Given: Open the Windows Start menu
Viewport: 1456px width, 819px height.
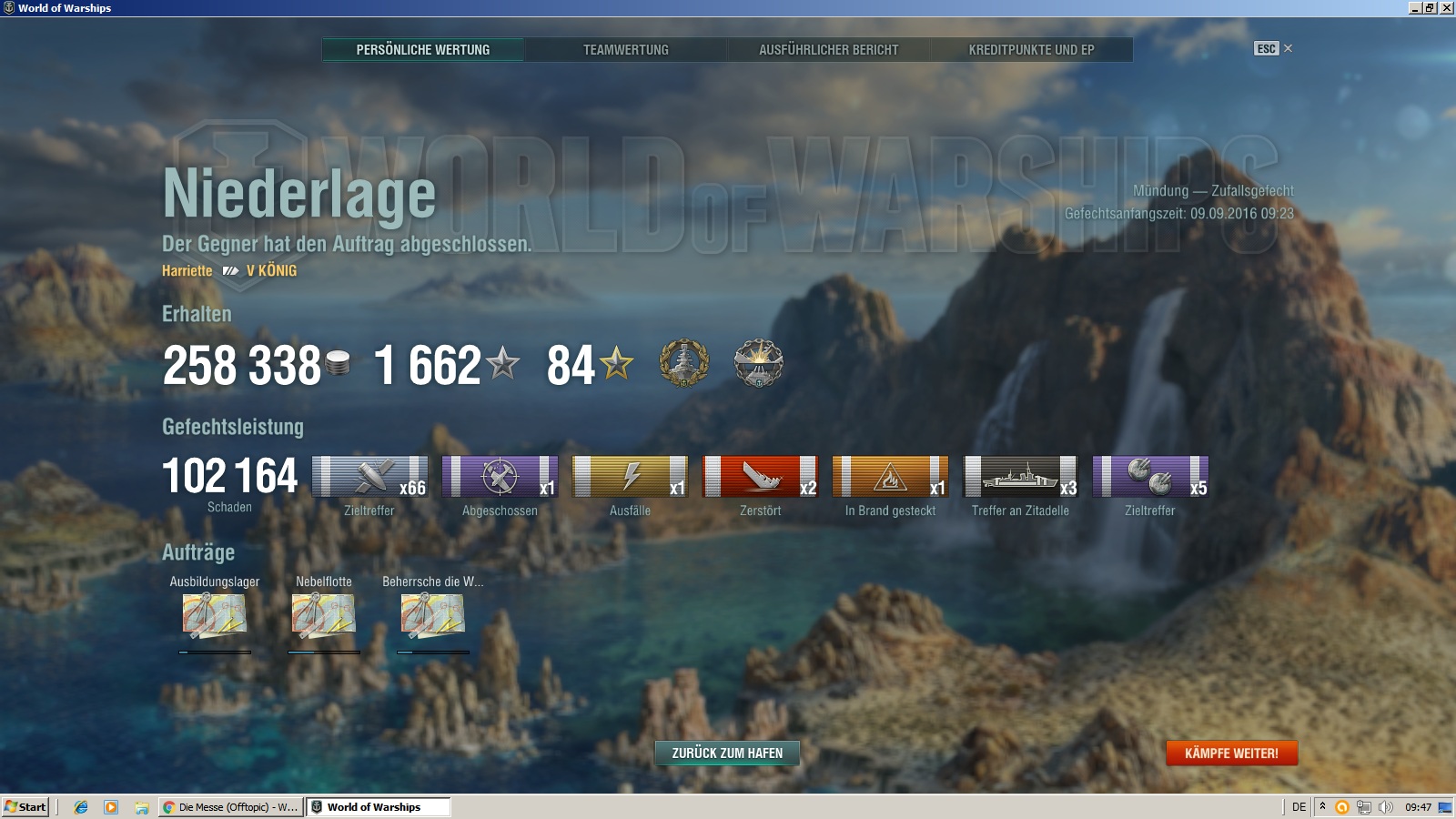Looking at the screenshot, I should (25, 807).
